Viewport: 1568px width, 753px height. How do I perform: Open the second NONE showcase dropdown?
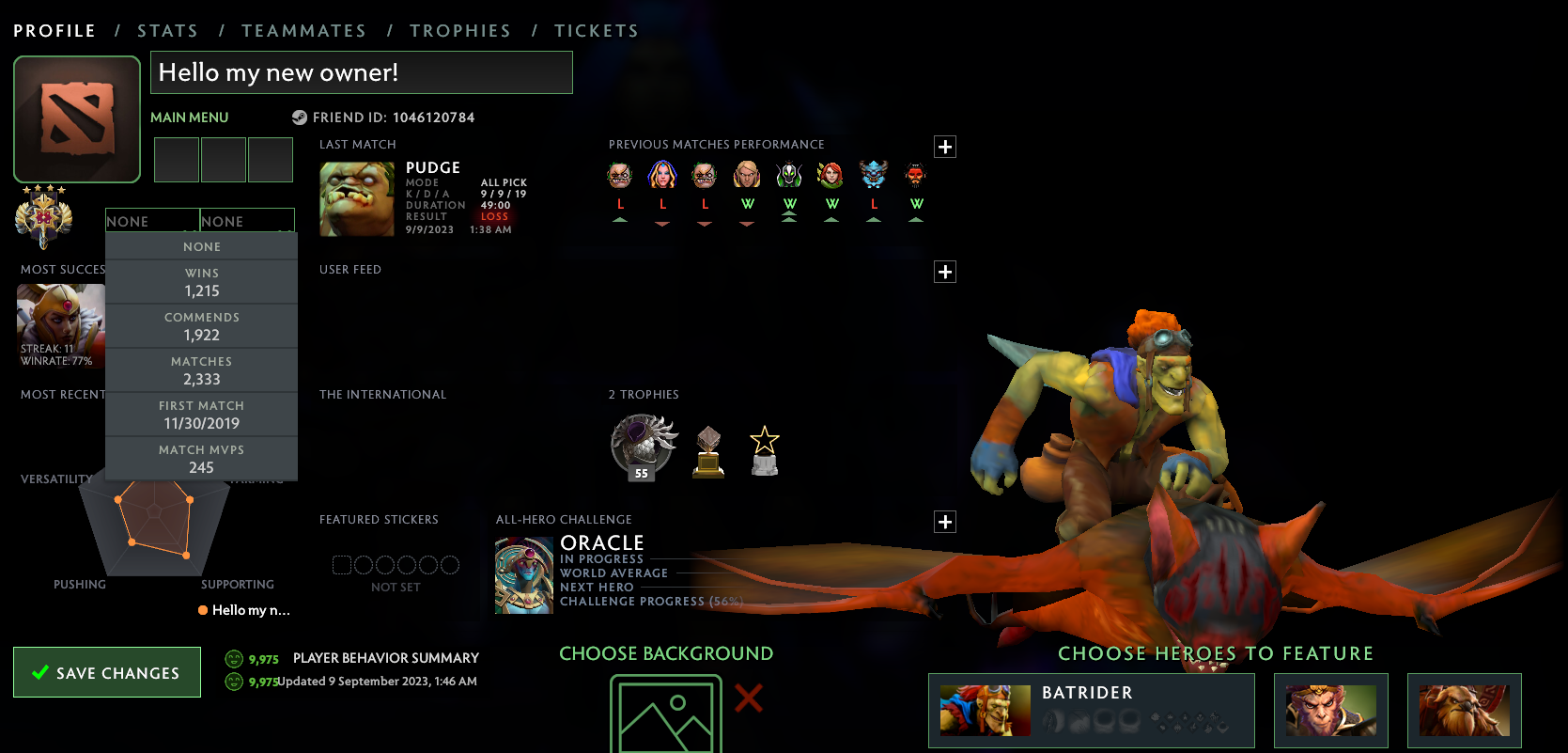click(x=247, y=220)
